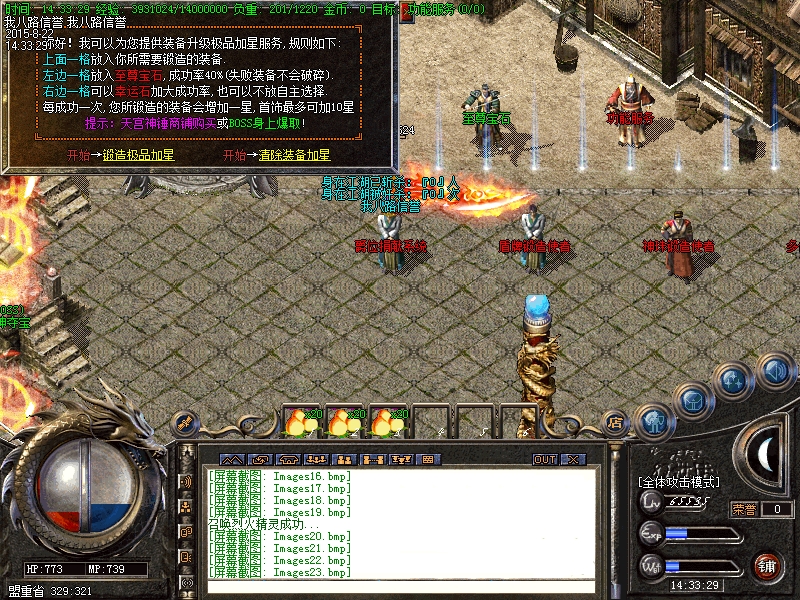Open the 店 shop button
800x600 pixels.
tap(616, 421)
